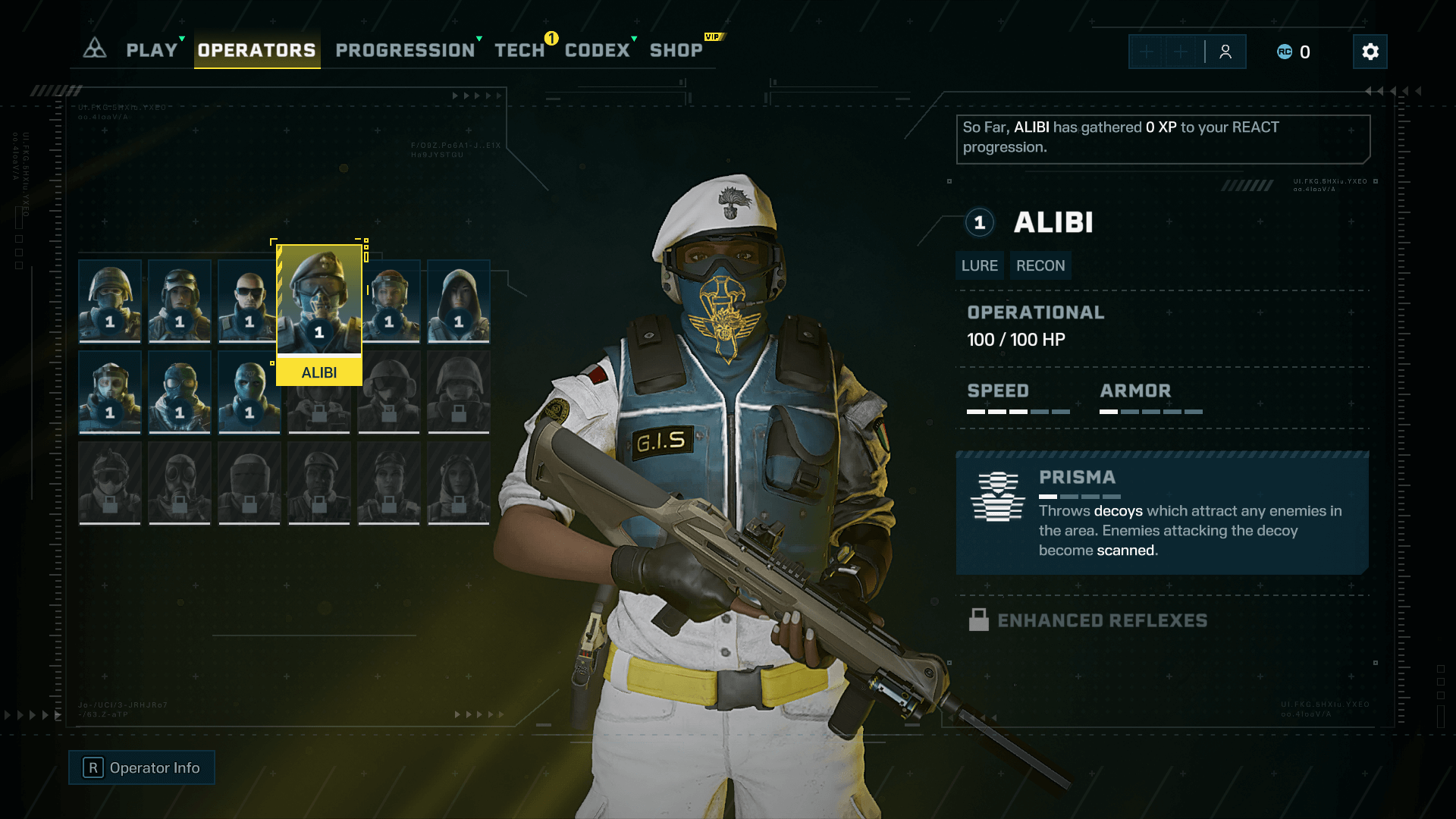Click the Operator Info button
The height and width of the screenshot is (819, 1456).
coord(141,767)
